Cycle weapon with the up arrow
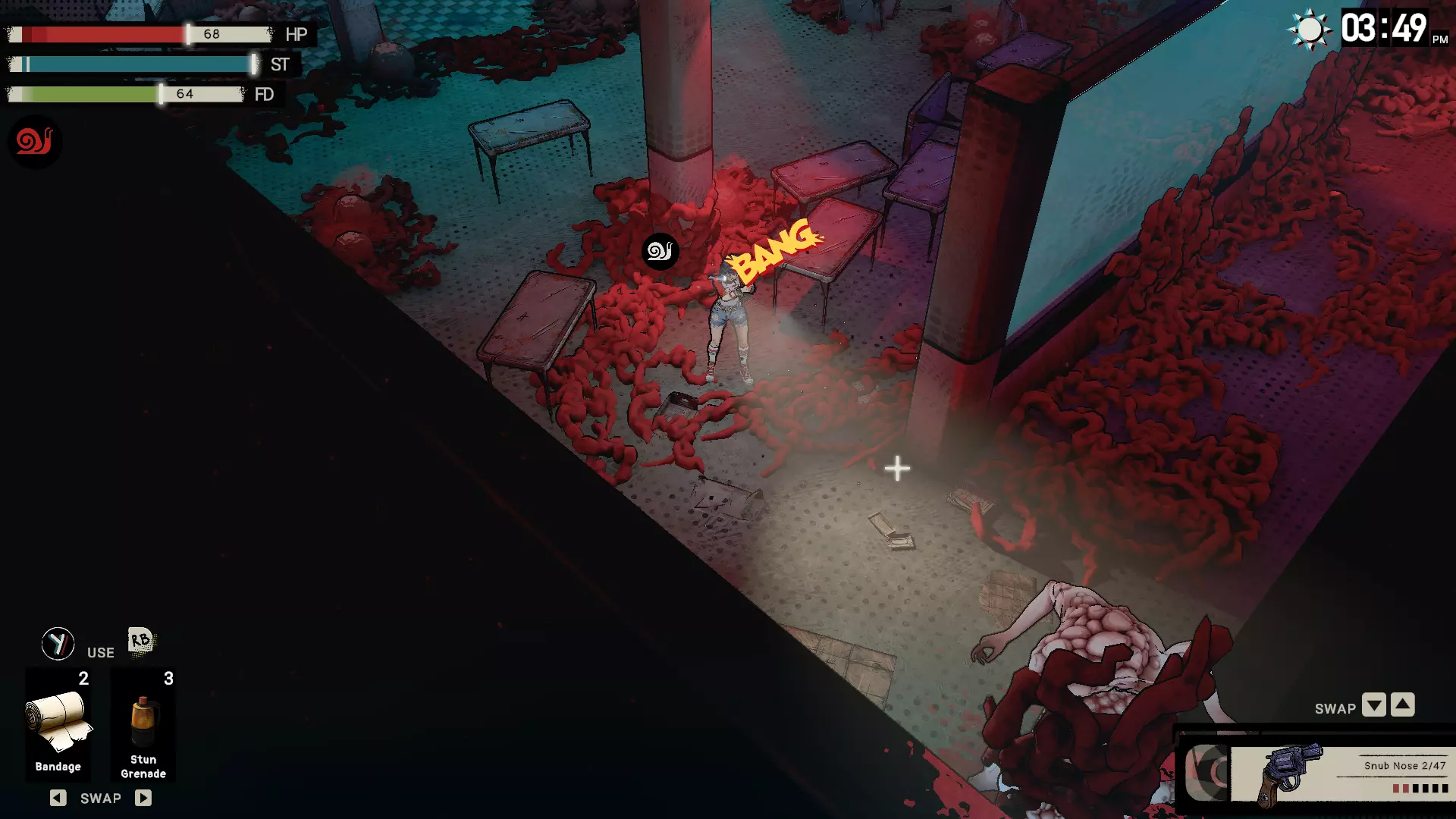Image resolution: width=1456 pixels, height=819 pixels. tap(1403, 705)
